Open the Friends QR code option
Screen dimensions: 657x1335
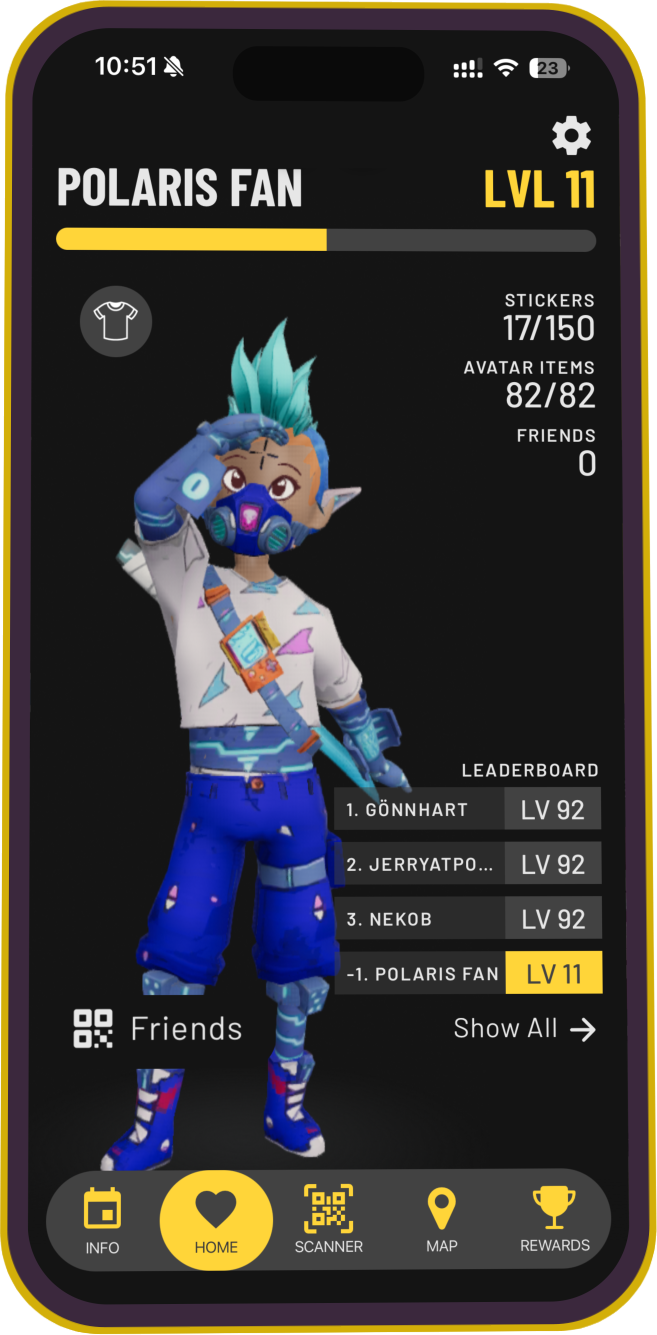click(x=158, y=1029)
